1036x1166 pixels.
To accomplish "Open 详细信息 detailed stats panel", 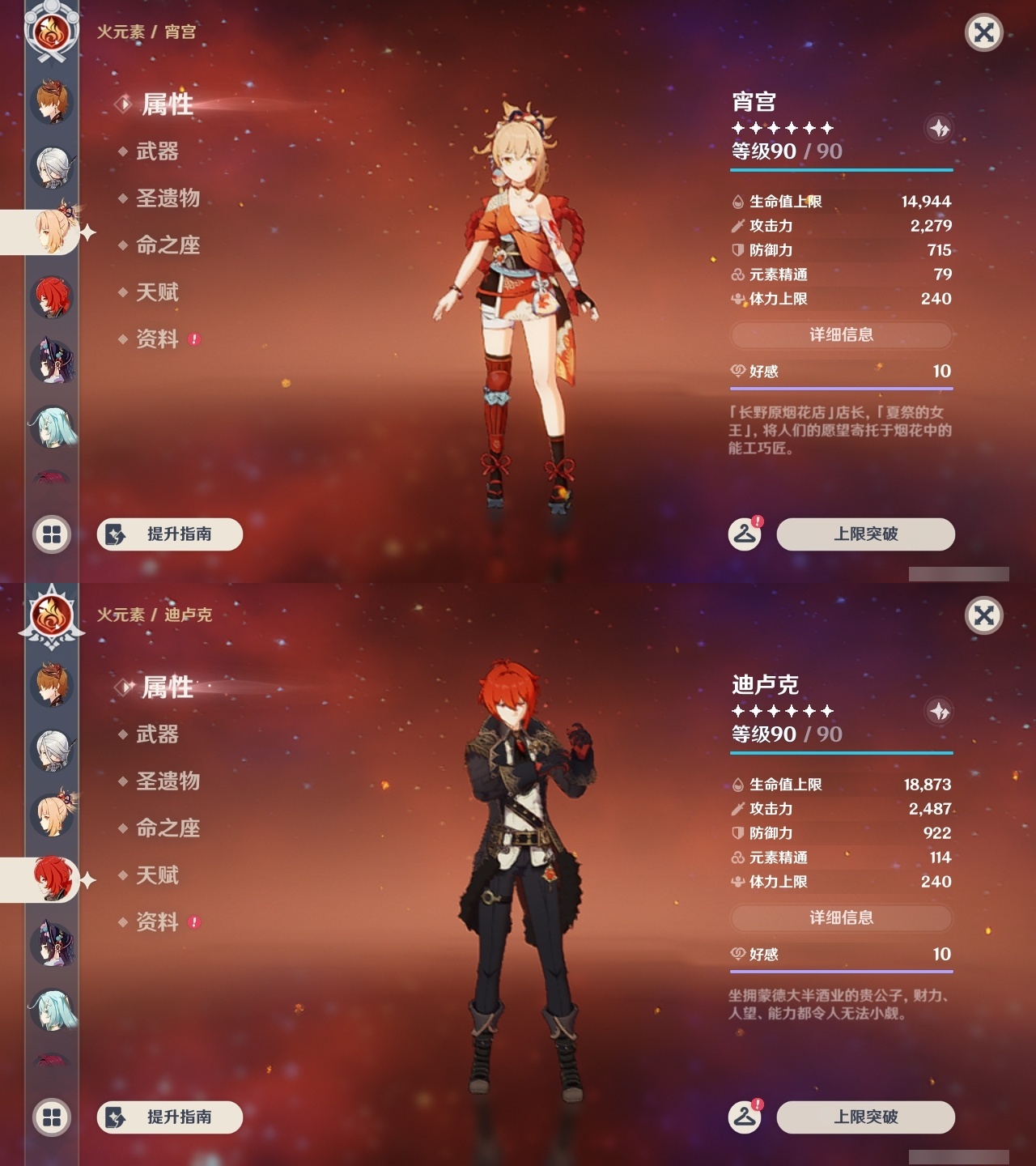I will (x=840, y=336).
